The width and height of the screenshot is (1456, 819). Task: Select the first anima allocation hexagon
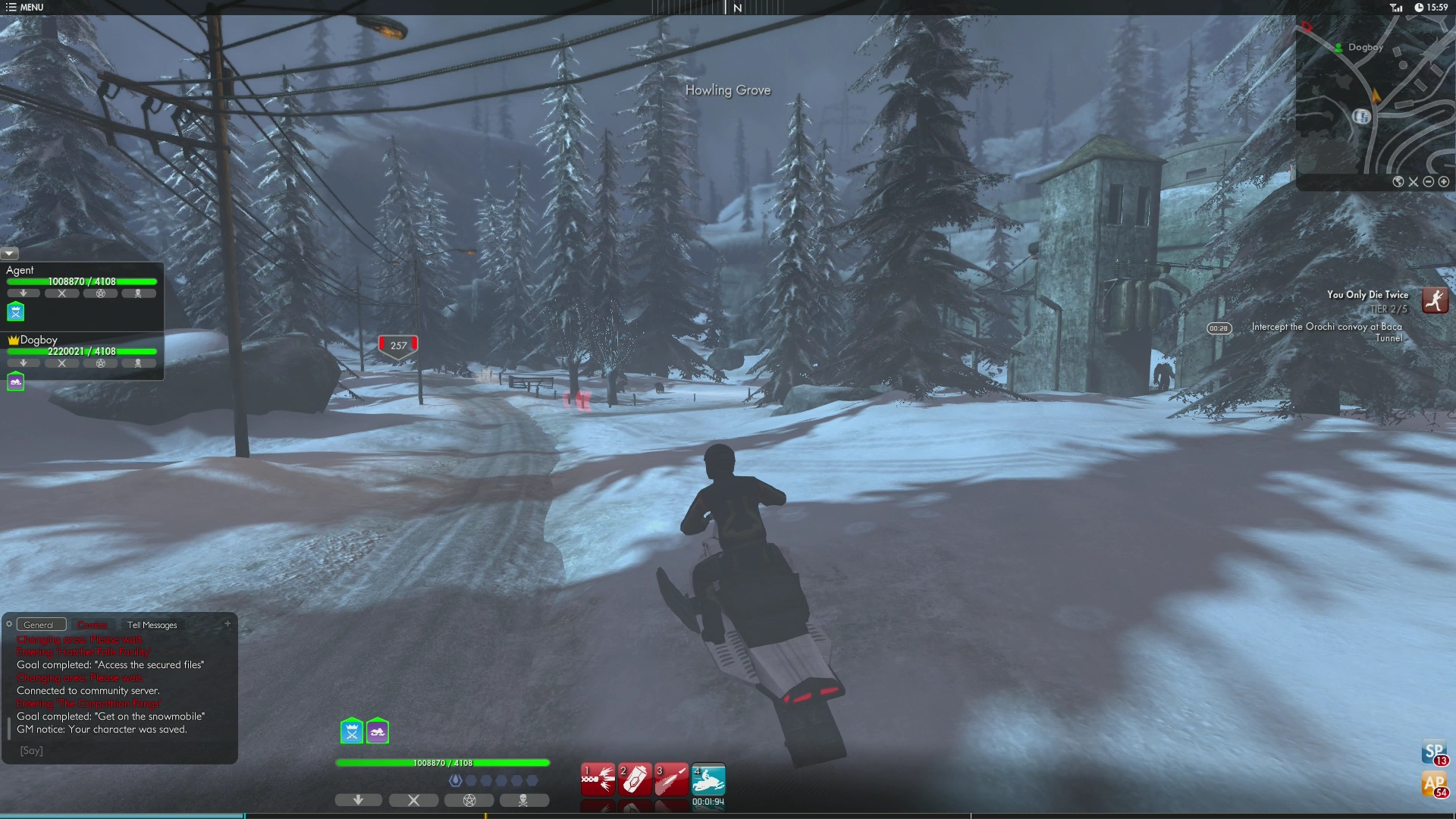(456, 780)
